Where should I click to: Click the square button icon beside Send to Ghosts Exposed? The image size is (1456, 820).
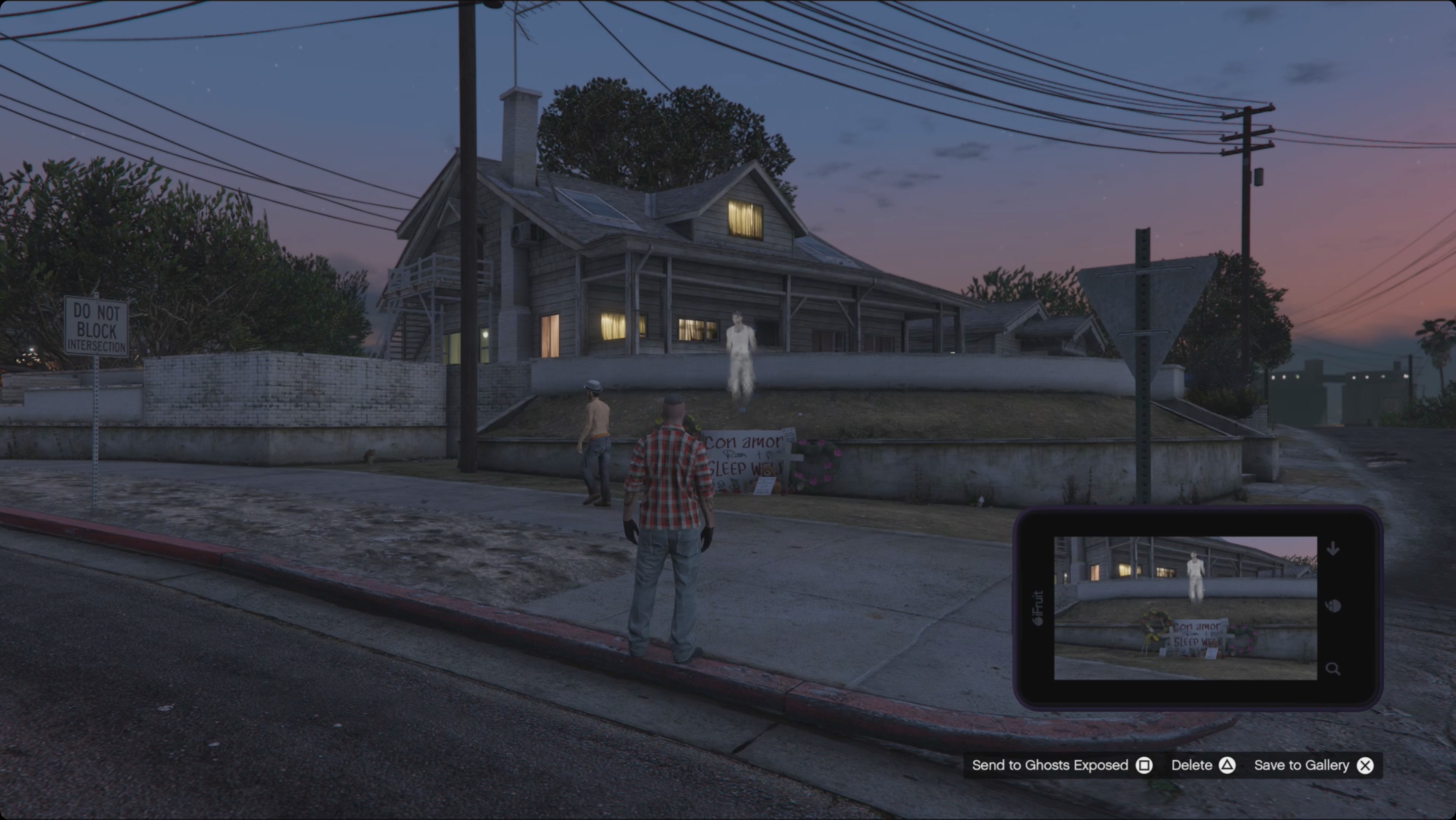[x=1145, y=765]
